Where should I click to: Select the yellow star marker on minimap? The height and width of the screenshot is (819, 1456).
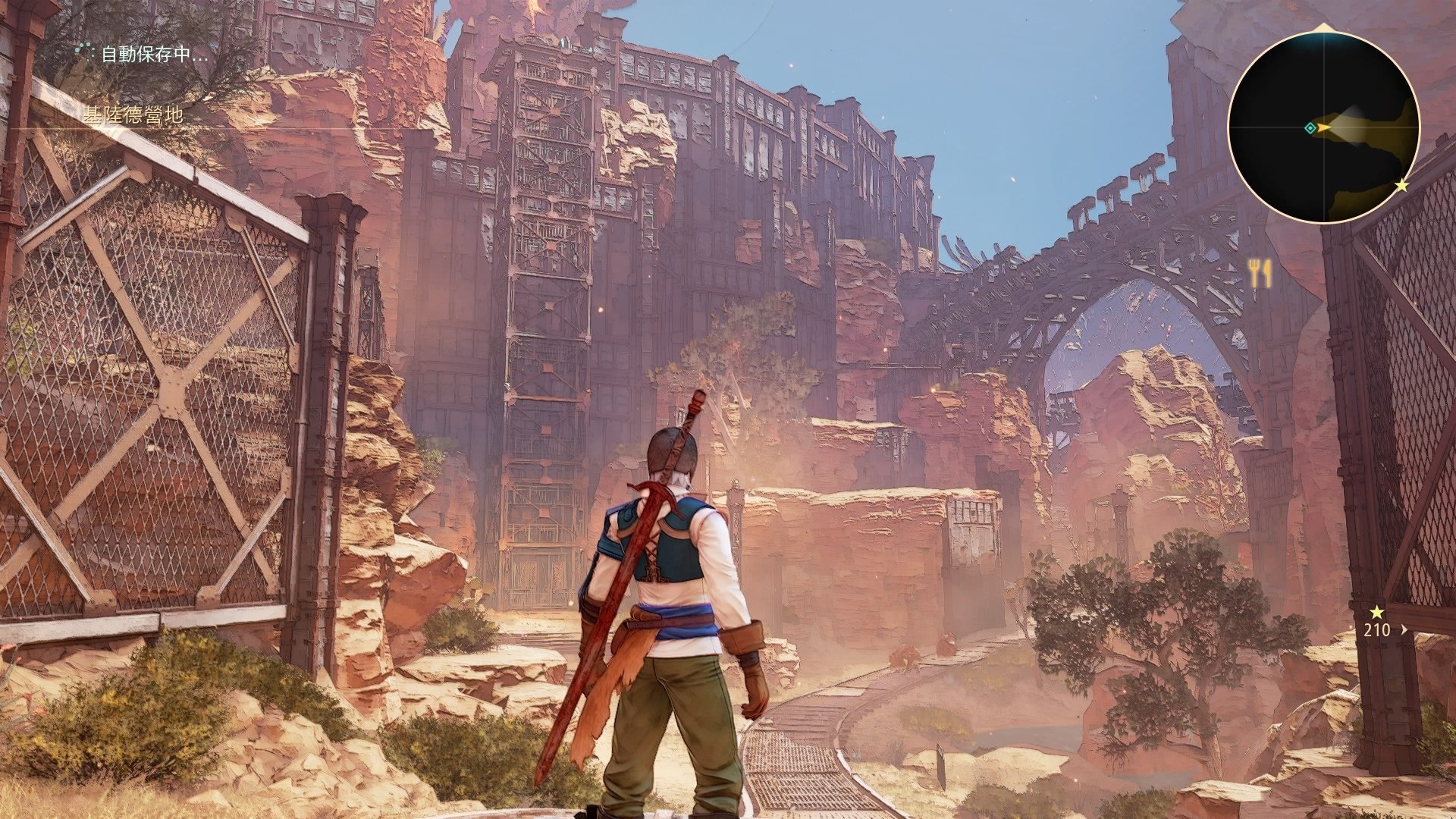[1401, 185]
